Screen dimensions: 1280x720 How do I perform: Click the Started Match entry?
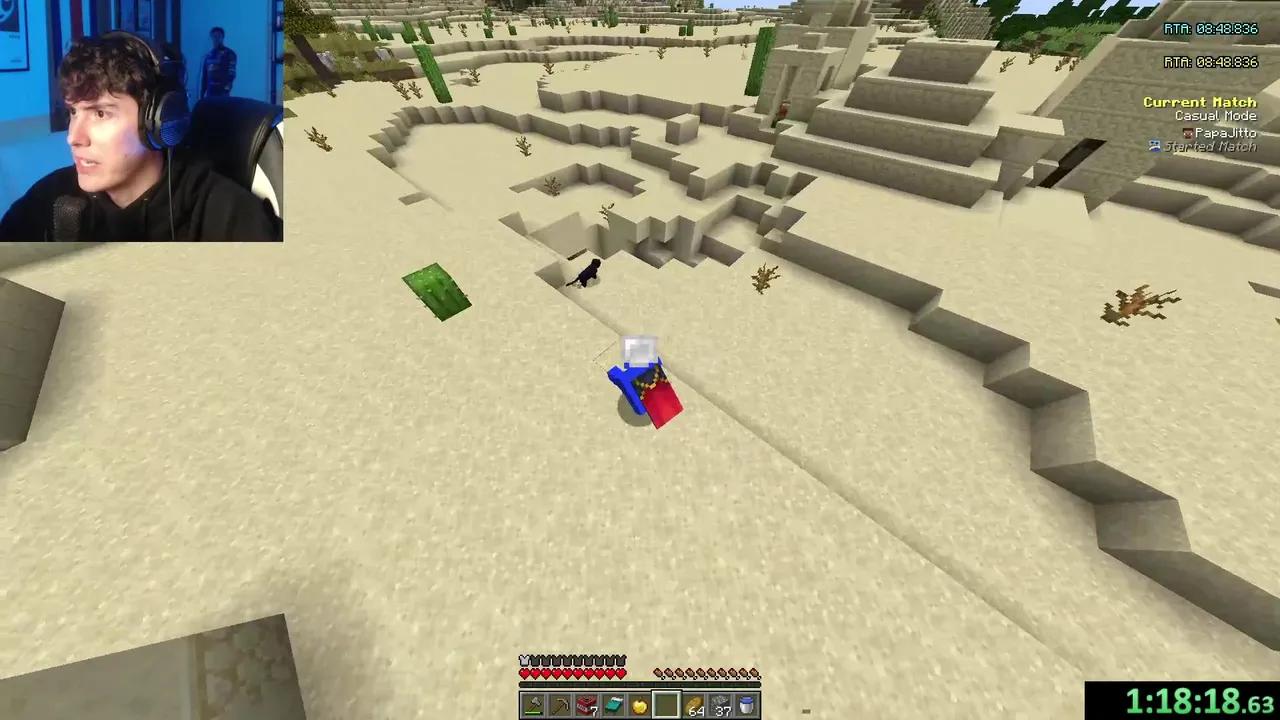[1220, 146]
